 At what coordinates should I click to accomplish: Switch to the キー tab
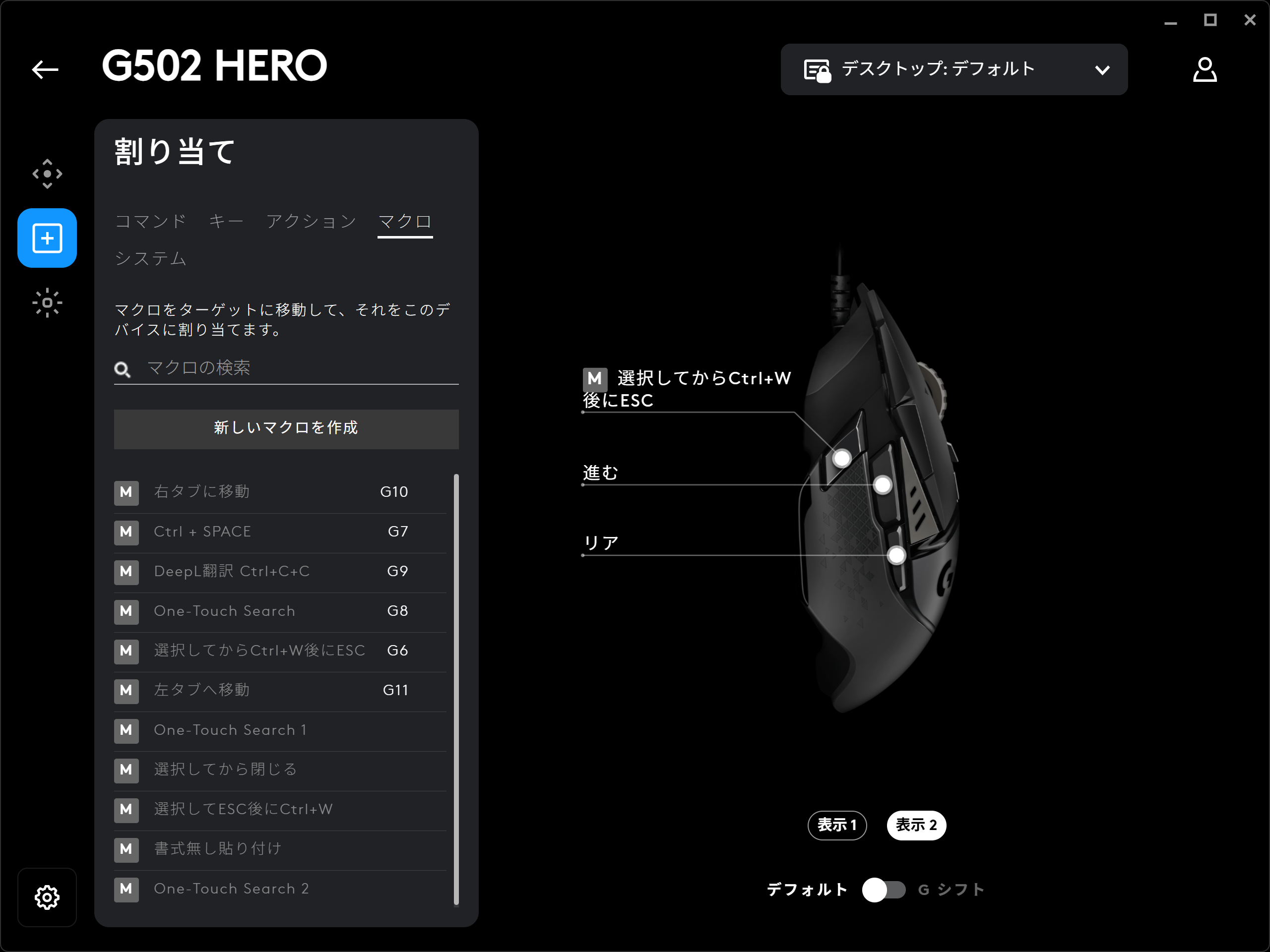tap(226, 222)
